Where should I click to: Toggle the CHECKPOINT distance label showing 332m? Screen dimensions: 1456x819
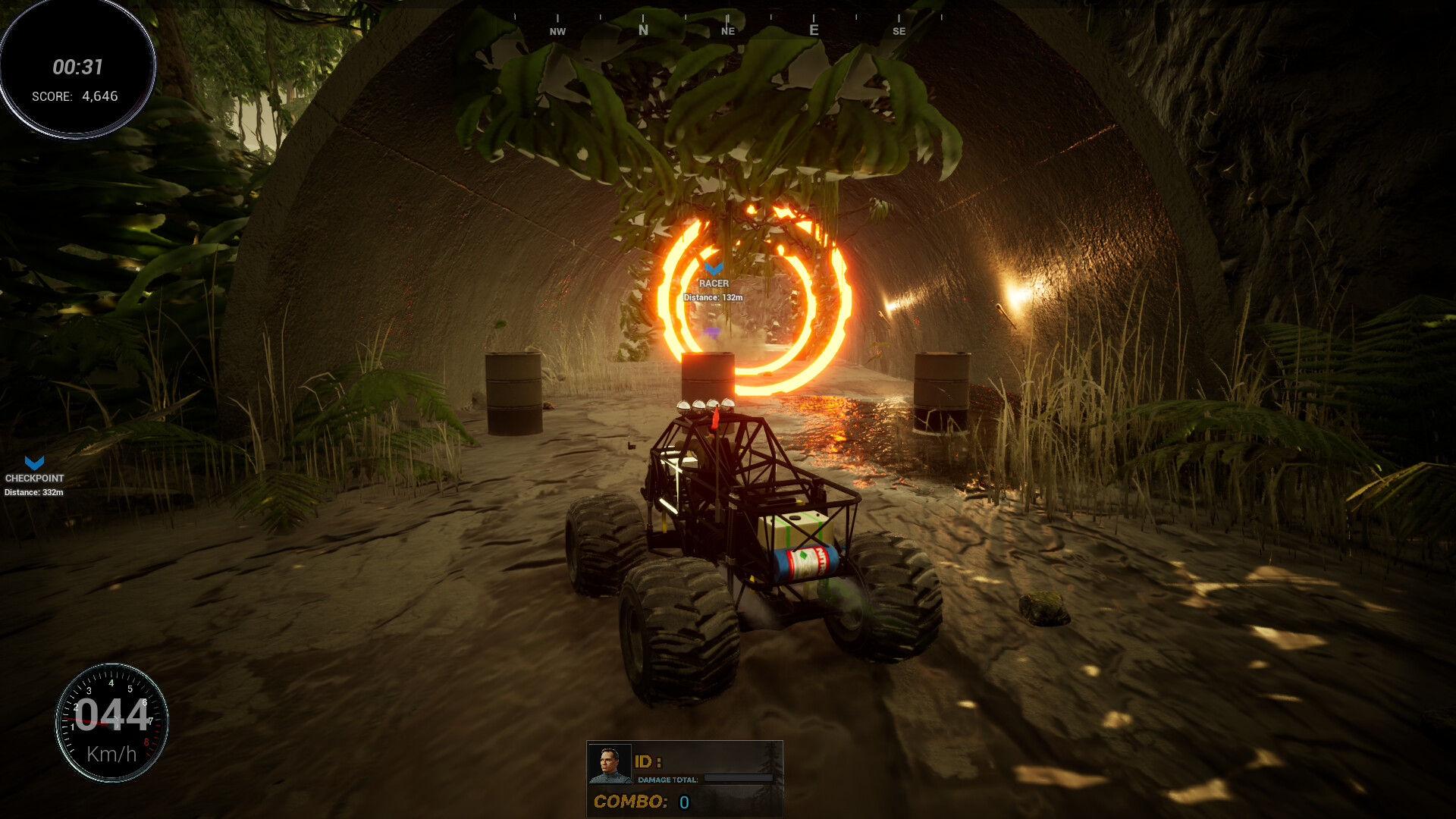pyautogui.click(x=33, y=491)
